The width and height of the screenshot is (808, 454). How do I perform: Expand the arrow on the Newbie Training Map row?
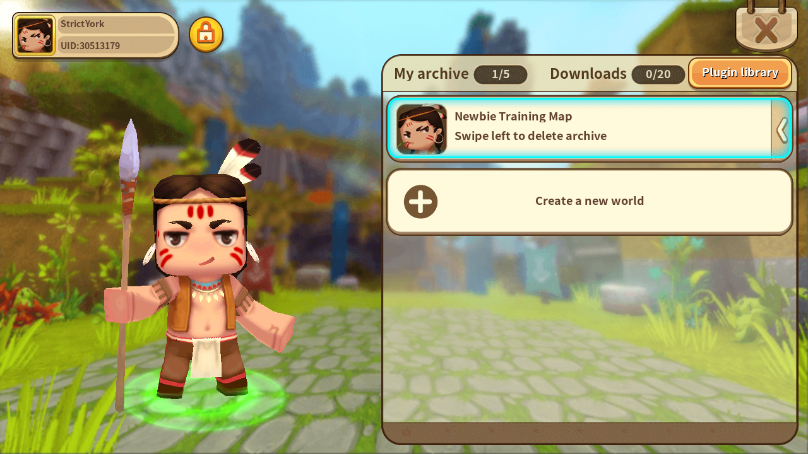[x=782, y=129]
